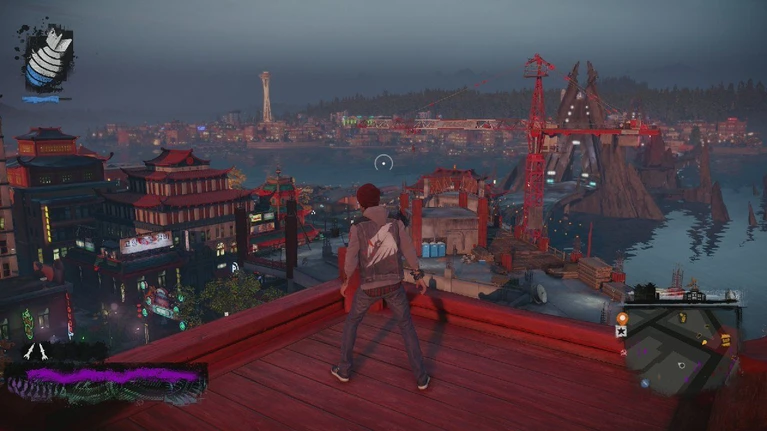The height and width of the screenshot is (431, 767).
Task: Click the black star minimap marker
Action: coord(622,331)
